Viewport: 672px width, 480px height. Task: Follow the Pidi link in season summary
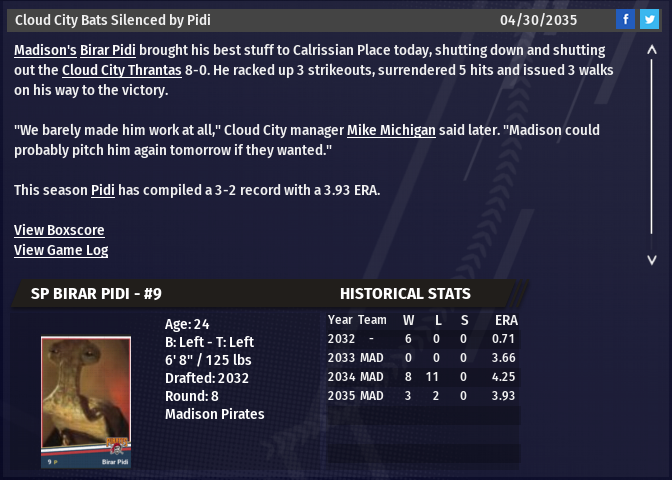tap(103, 190)
